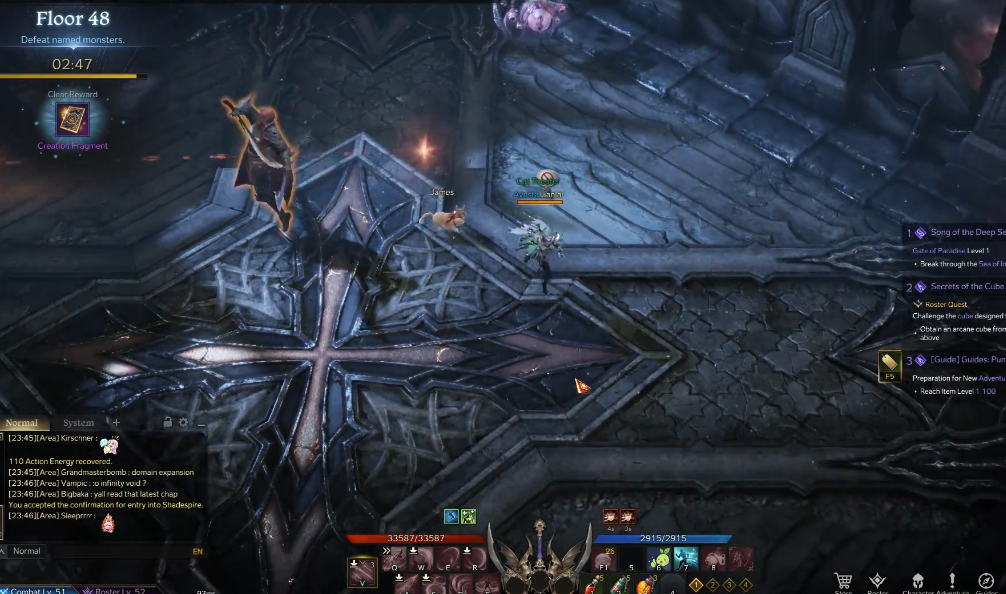Minimize the chat window
Screen dimensions: 1006x594
coord(200,423)
